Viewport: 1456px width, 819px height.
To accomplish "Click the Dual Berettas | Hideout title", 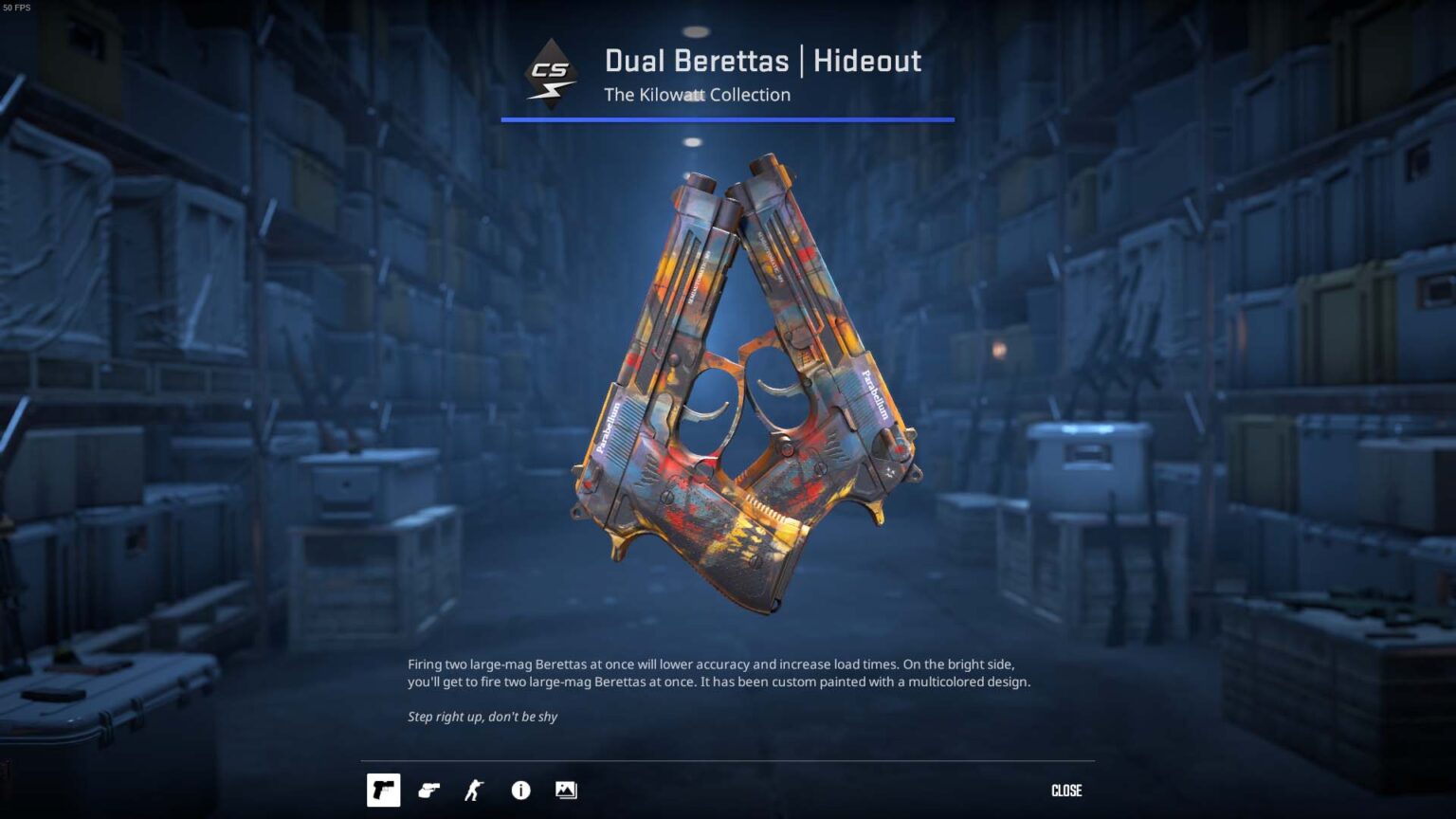I will 762,60.
